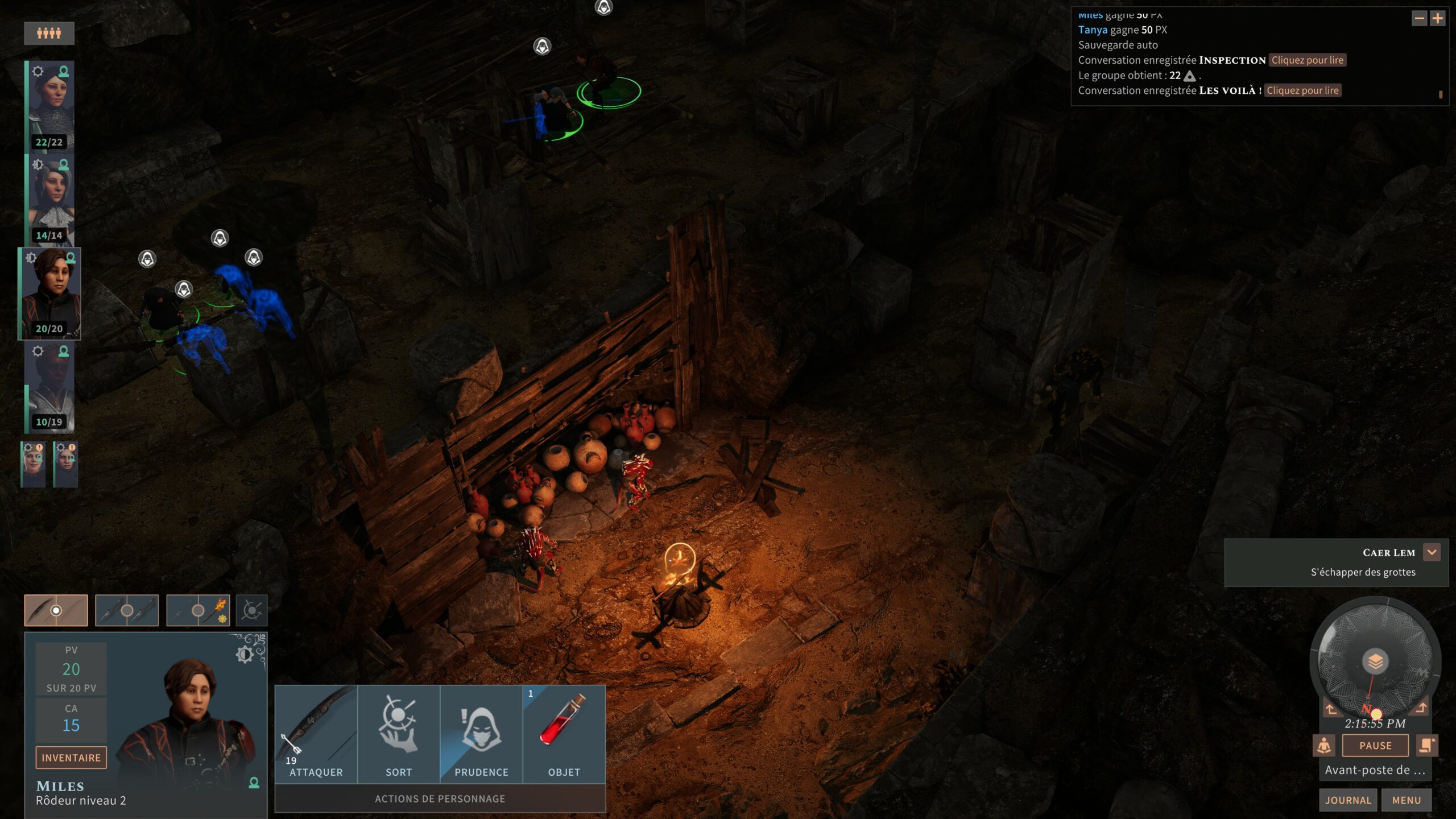The height and width of the screenshot is (819, 1456).
Task: Switch to the dual daggers weapon set
Action: point(127,610)
